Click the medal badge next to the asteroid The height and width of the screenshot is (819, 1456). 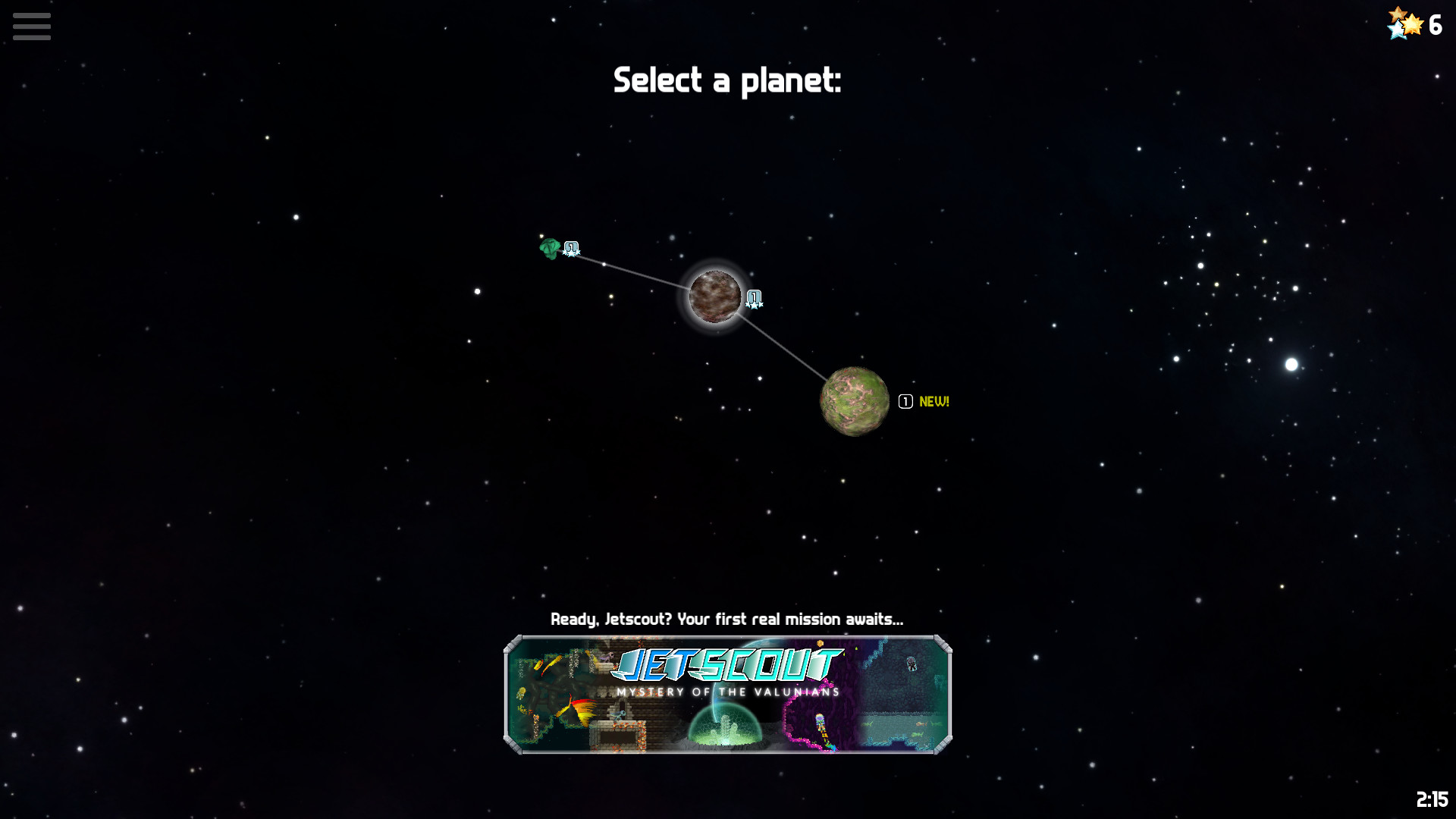tap(571, 249)
